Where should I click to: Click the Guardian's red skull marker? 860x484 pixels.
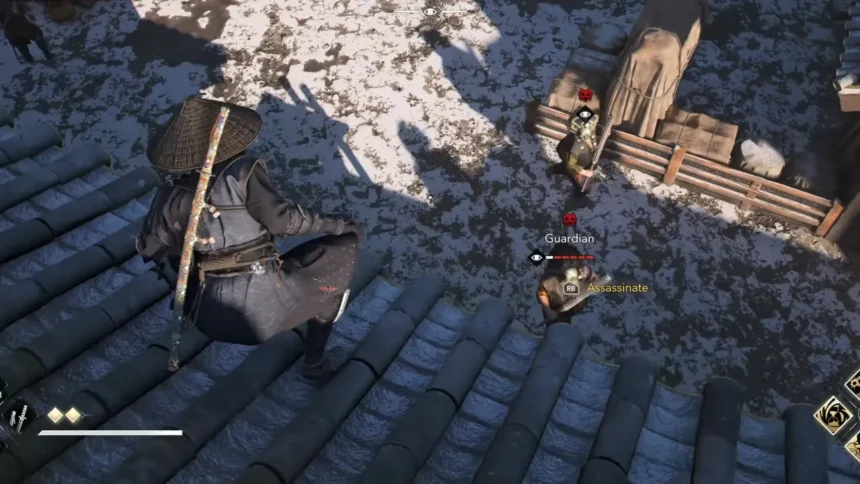click(569, 219)
